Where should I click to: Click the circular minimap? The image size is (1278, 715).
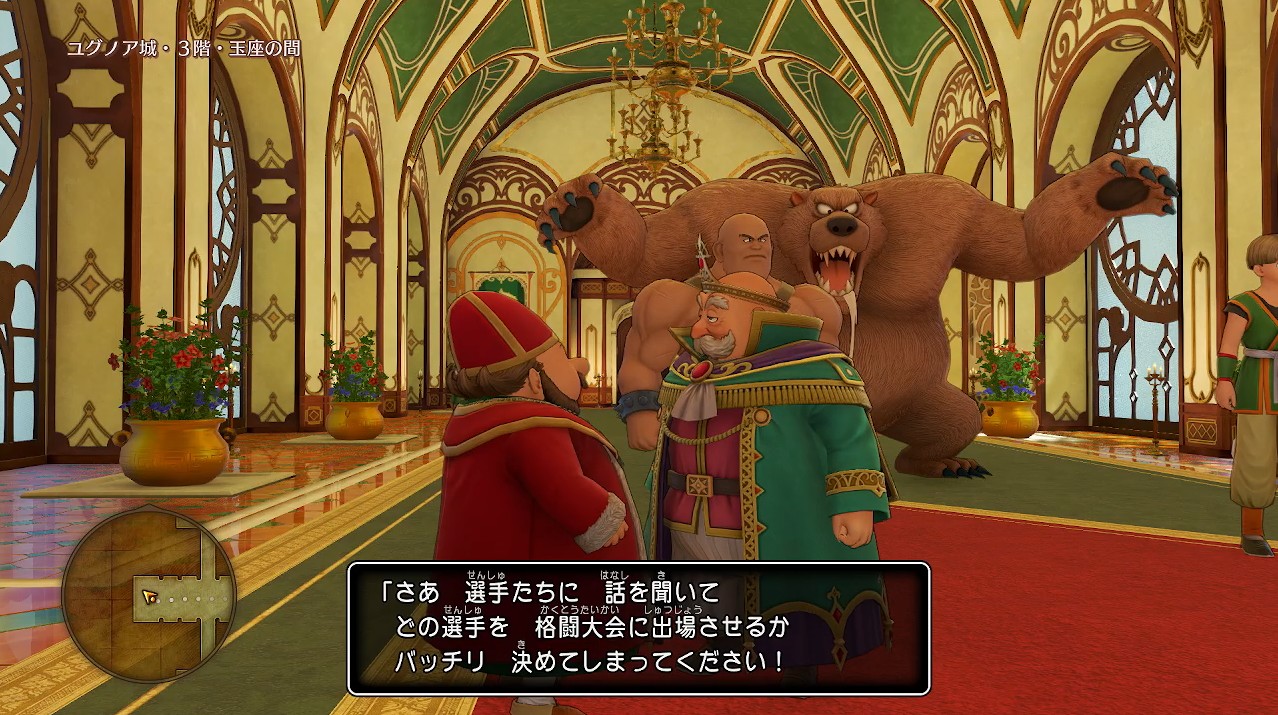click(149, 596)
